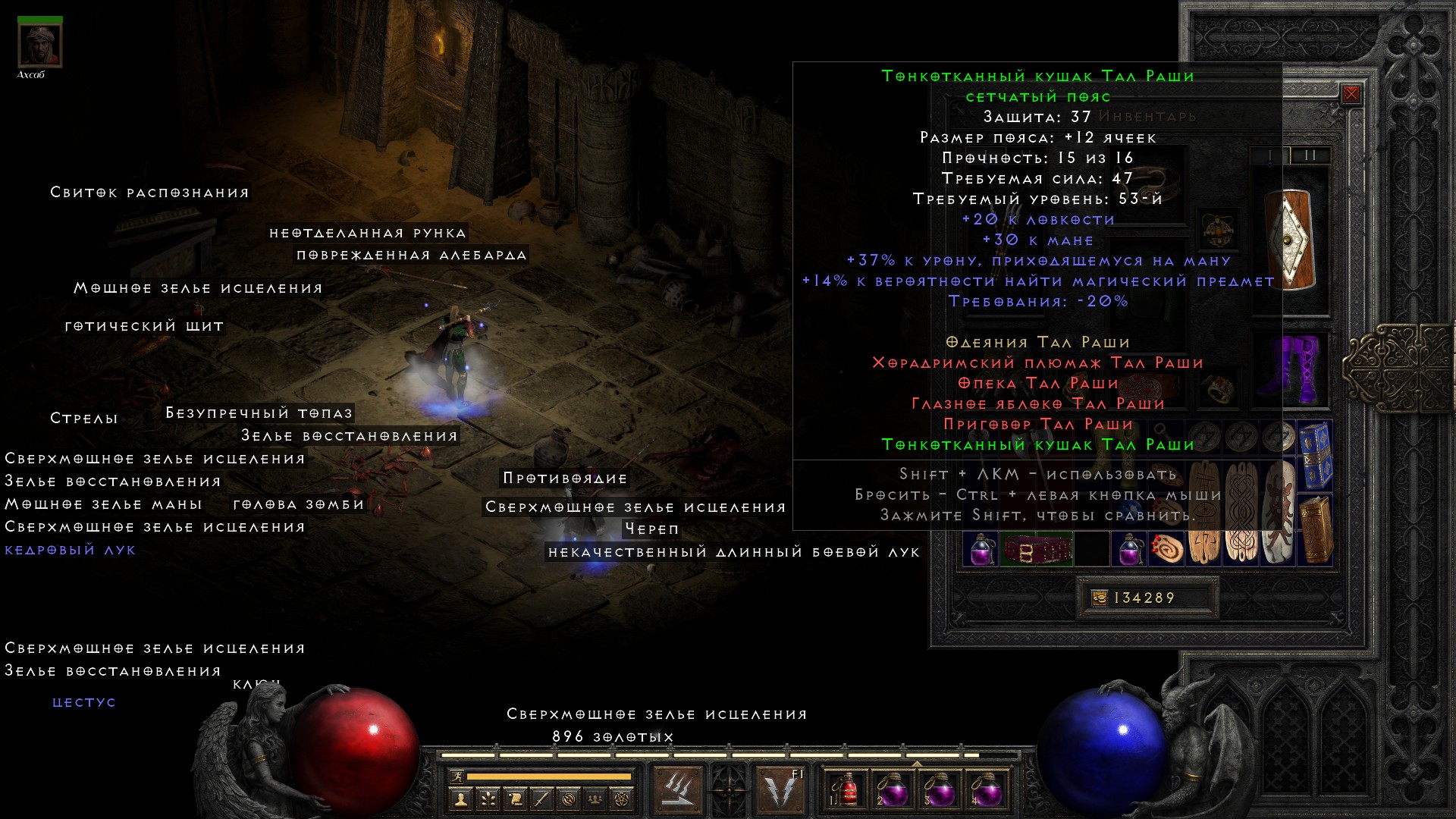Switch to weapon set II tab
Image resolution: width=1456 pixels, height=819 pixels.
[1310, 155]
